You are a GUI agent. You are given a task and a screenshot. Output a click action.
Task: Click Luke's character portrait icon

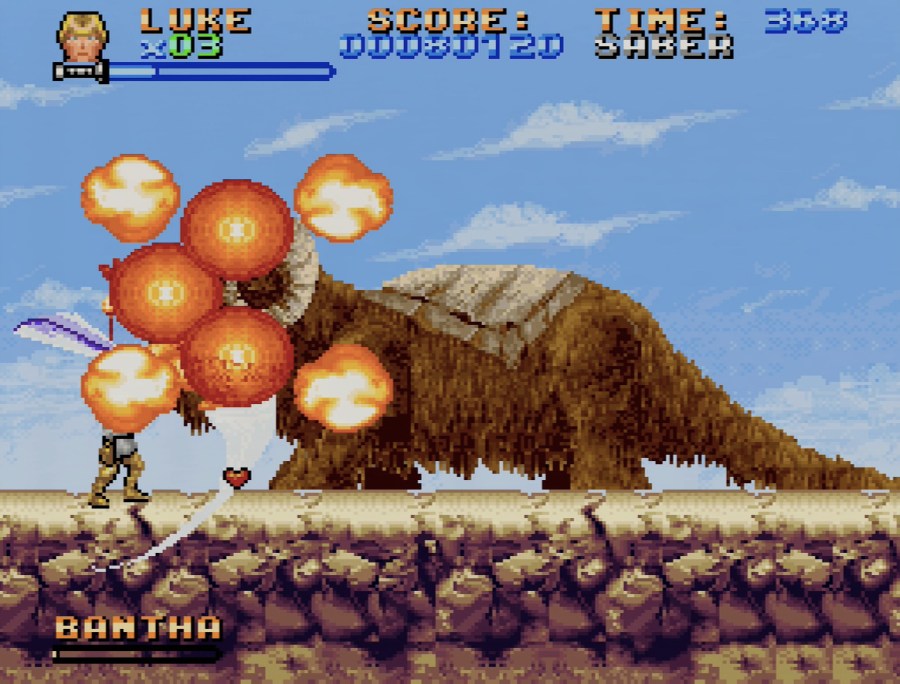coord(82,38)
